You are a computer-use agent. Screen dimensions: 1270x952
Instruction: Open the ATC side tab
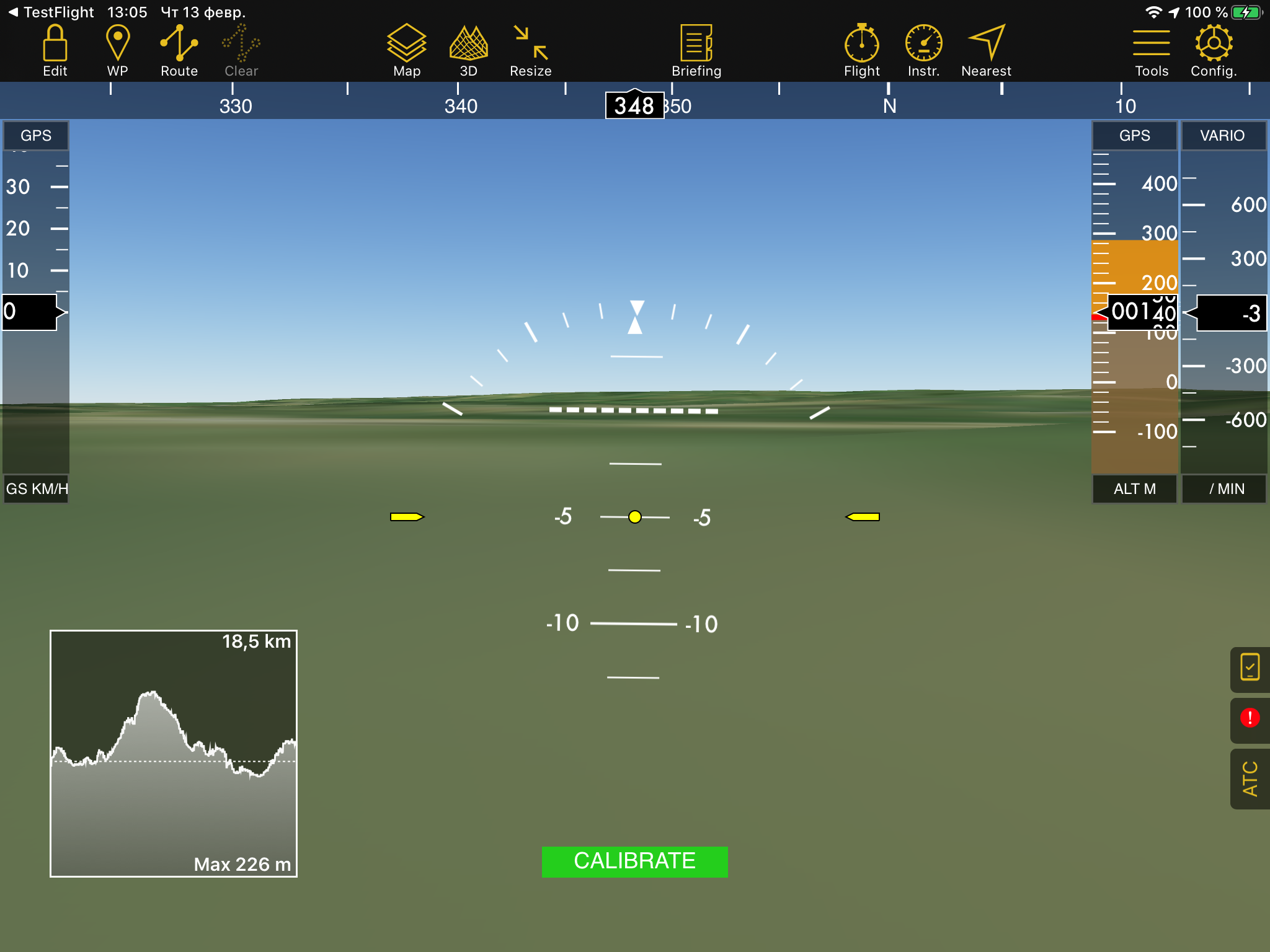(x=1250, y=778)
